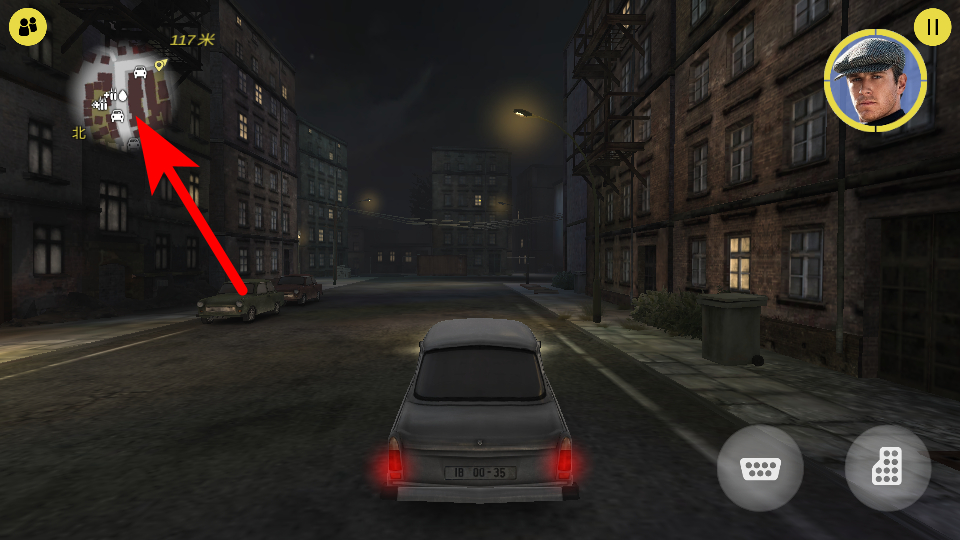Hit the accelerator pedal button
Viewport: 960px width, 540px height.
pyautogui.click(x=887, y=468)
